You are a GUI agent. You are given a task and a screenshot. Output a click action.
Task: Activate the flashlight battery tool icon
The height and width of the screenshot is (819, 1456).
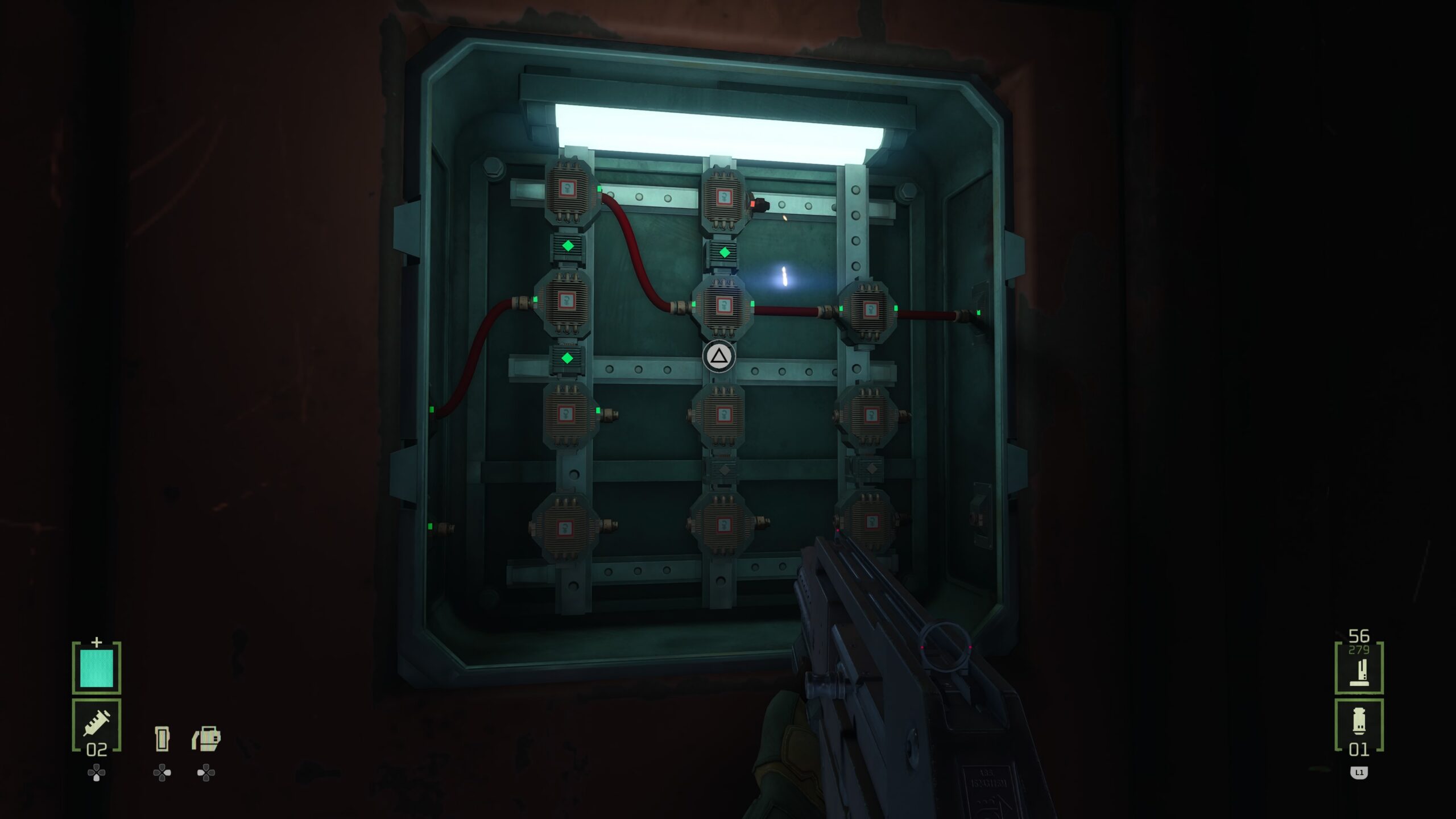pyautogui.click(x=162, y=738)
